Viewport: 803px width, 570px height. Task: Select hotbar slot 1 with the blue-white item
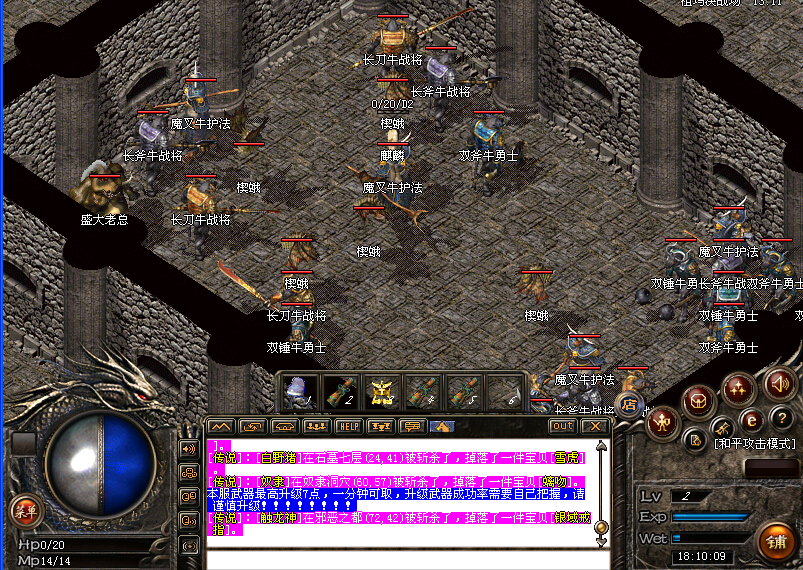coord(298,391)
